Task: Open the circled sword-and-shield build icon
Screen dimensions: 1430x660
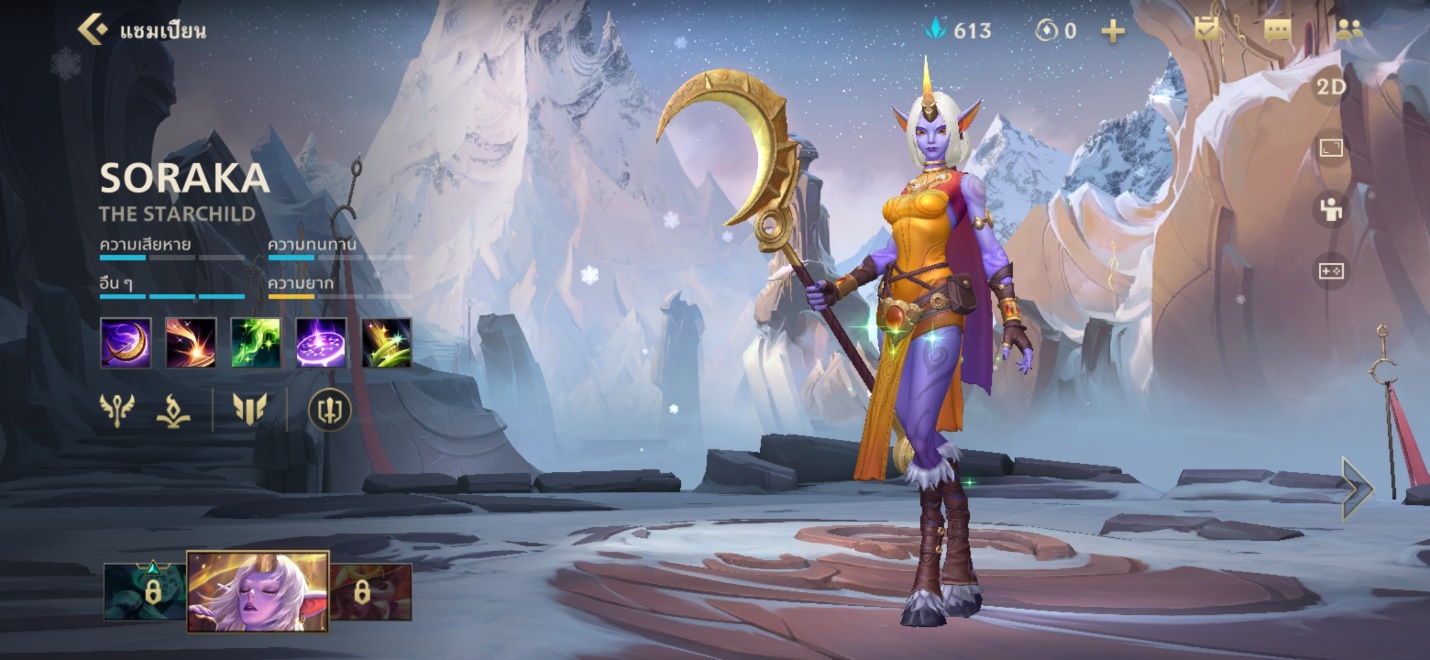Action: click(x=329, y=410)
